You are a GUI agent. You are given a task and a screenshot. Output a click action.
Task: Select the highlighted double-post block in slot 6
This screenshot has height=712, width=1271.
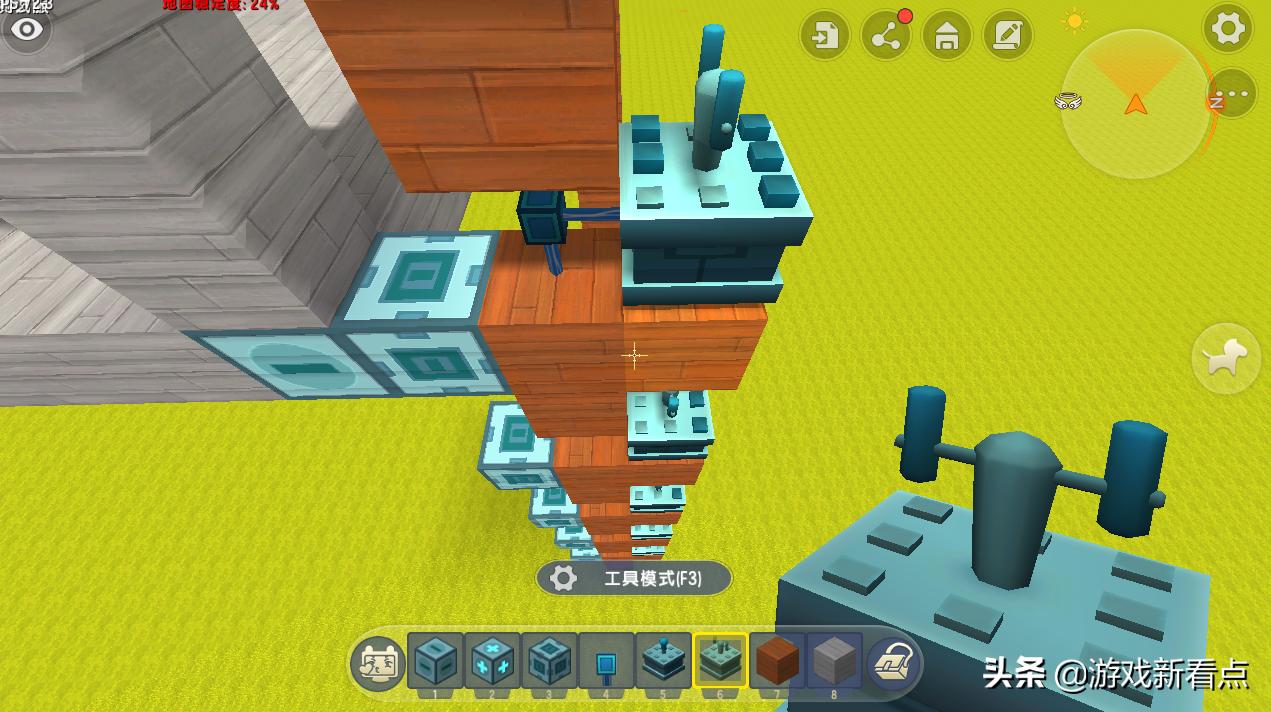tap(720, 660)
